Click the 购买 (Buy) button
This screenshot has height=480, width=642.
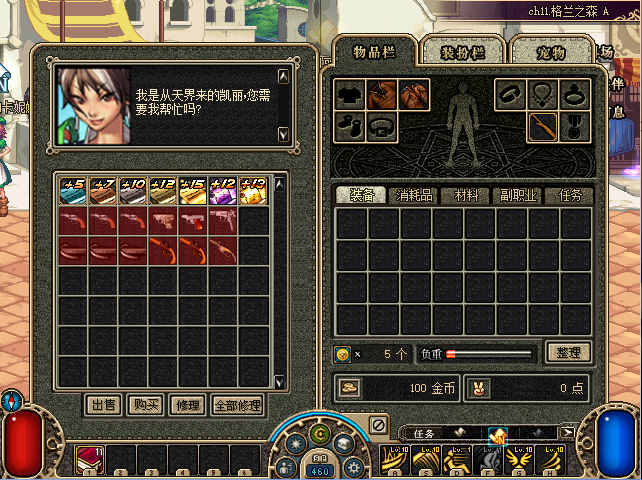tap(145, 405)
